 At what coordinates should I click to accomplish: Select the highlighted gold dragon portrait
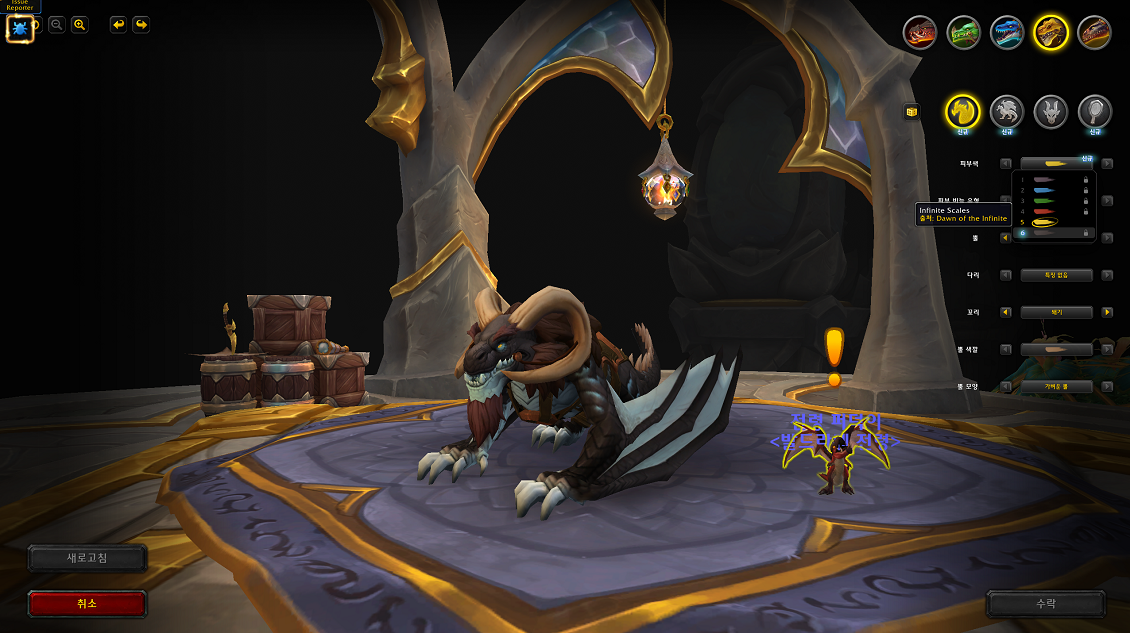[1051, 33]
